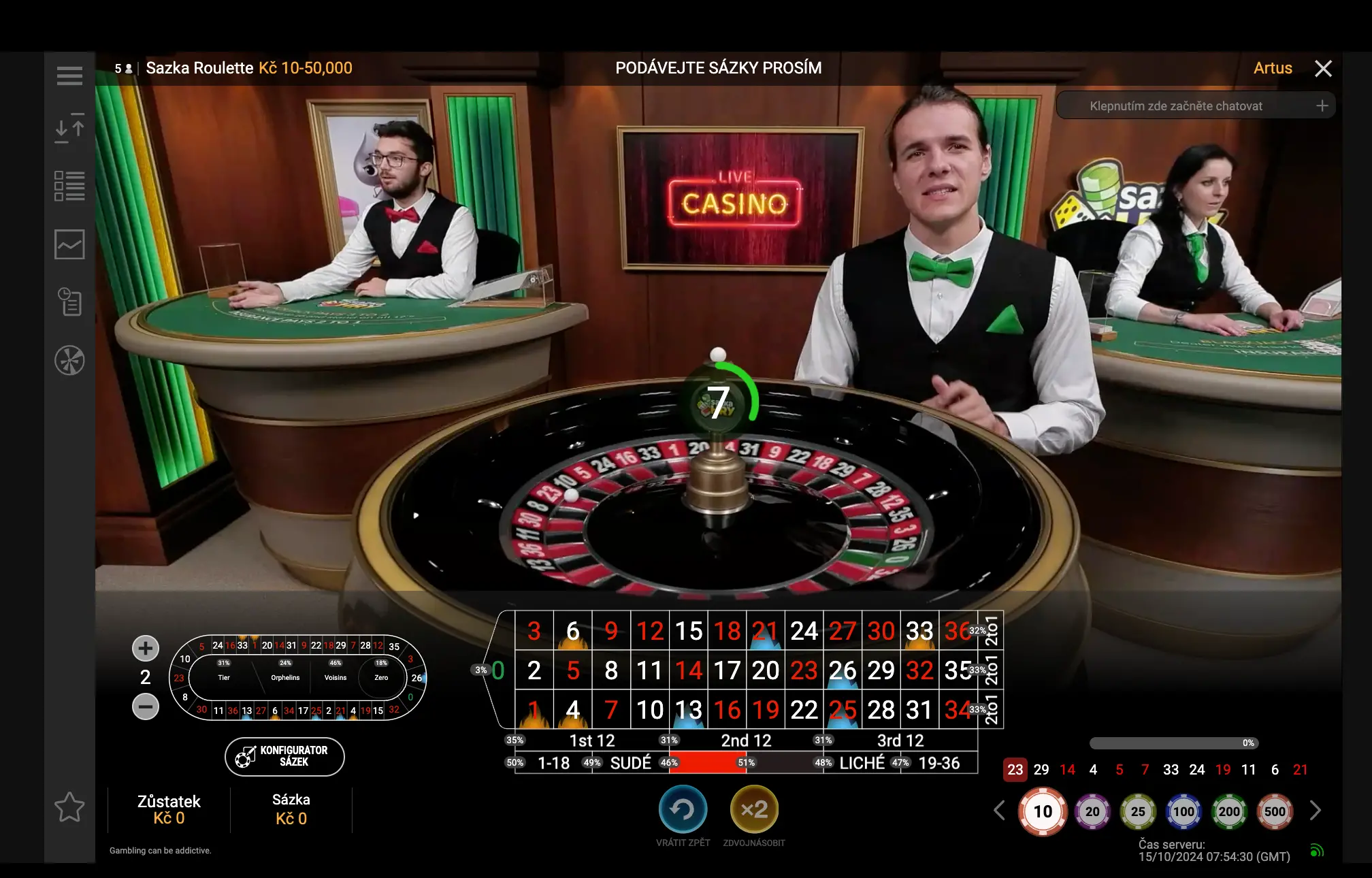The image size is (1372, 878).
Task: Open the statistics chart panel
Action: coord(69,244)
